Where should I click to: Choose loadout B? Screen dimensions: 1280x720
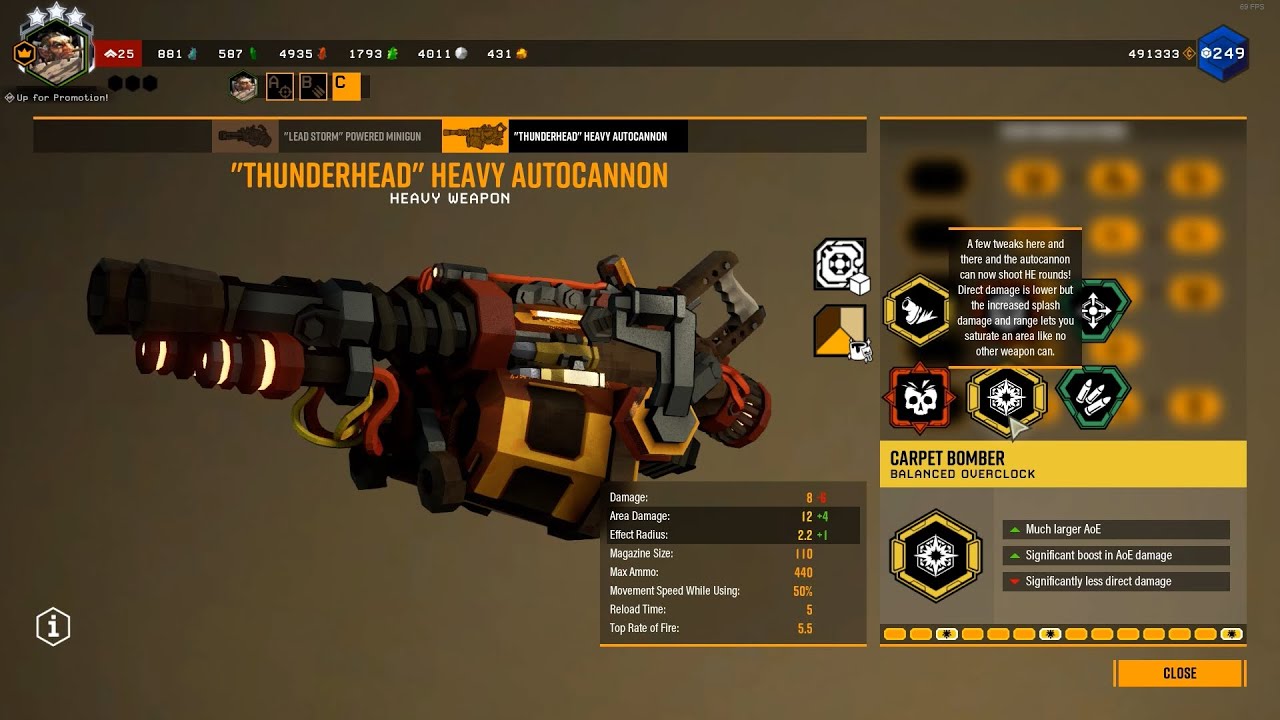(x=312, y=87)
